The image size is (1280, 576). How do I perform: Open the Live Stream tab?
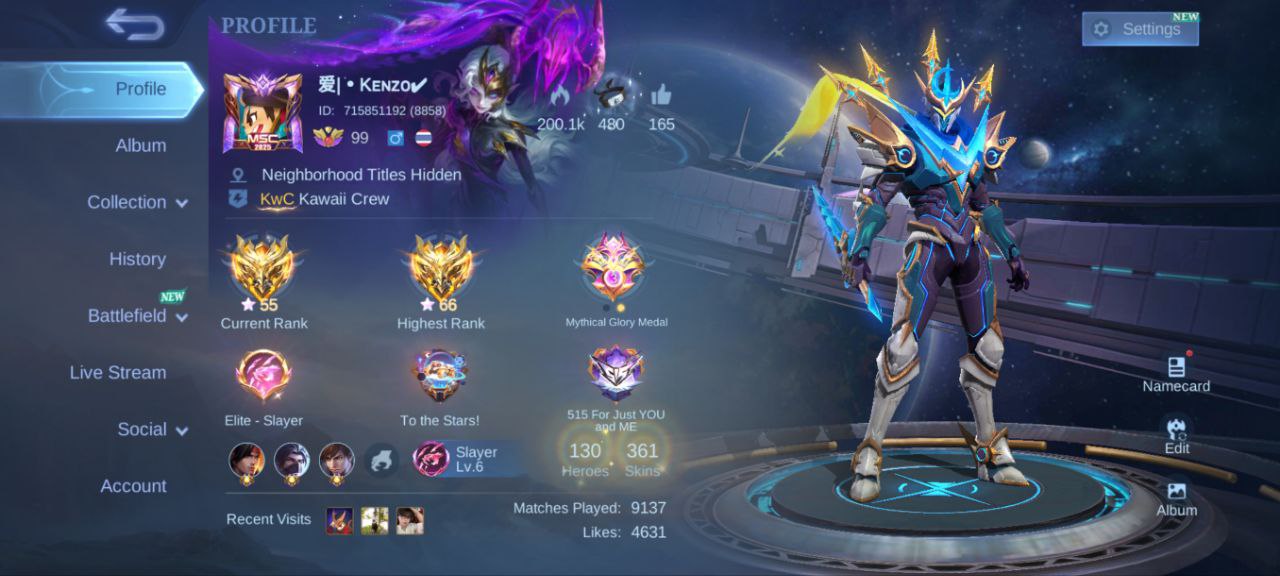click(118, 372)
